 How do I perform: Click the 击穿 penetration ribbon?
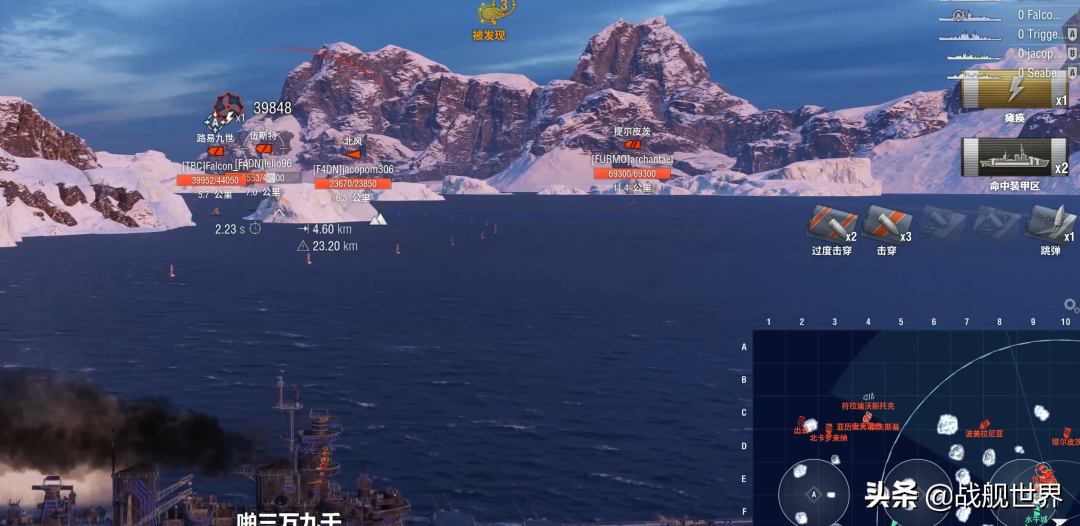[886, 225]
